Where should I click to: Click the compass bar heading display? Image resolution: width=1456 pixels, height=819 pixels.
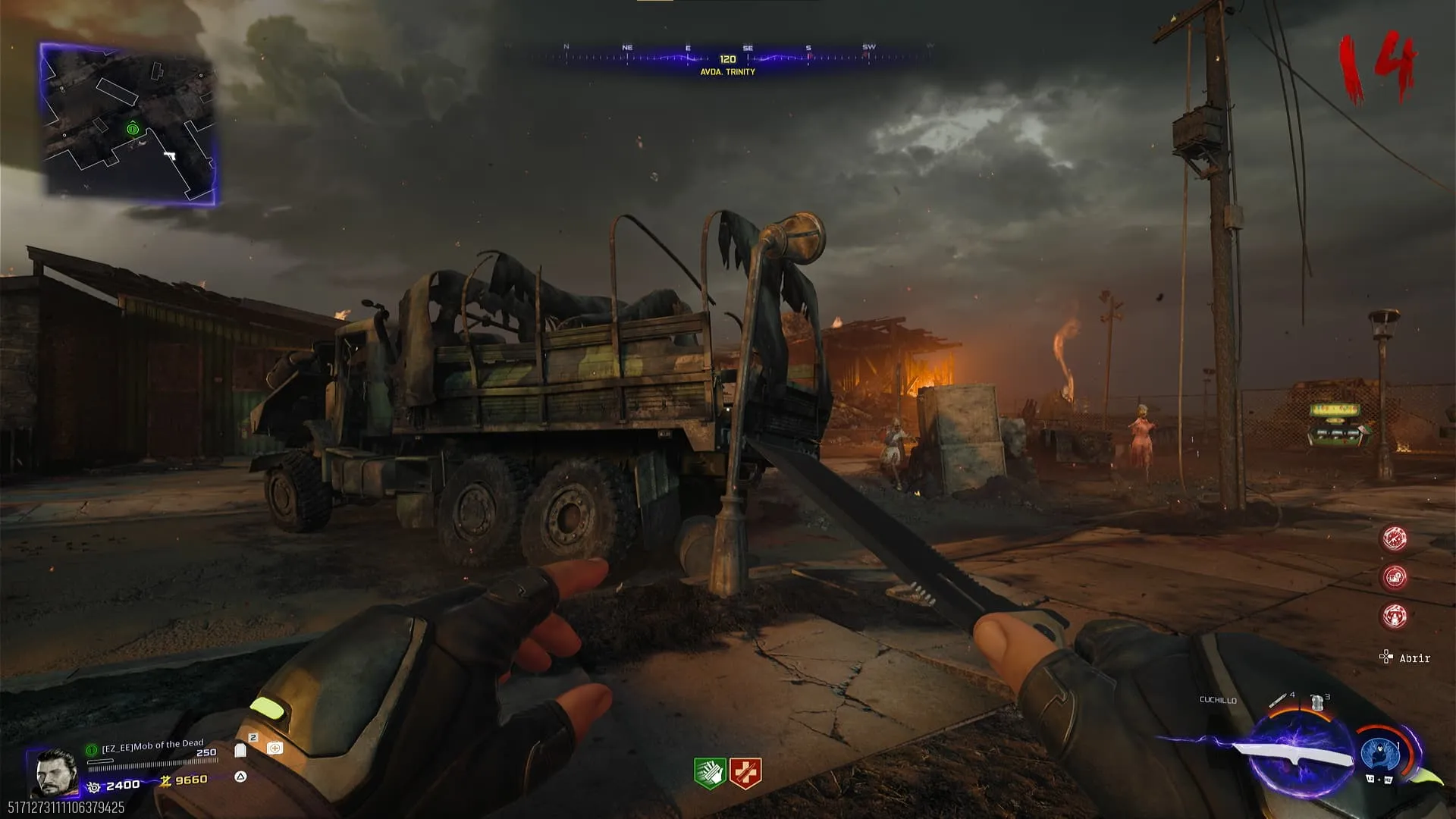coord(727,59)
